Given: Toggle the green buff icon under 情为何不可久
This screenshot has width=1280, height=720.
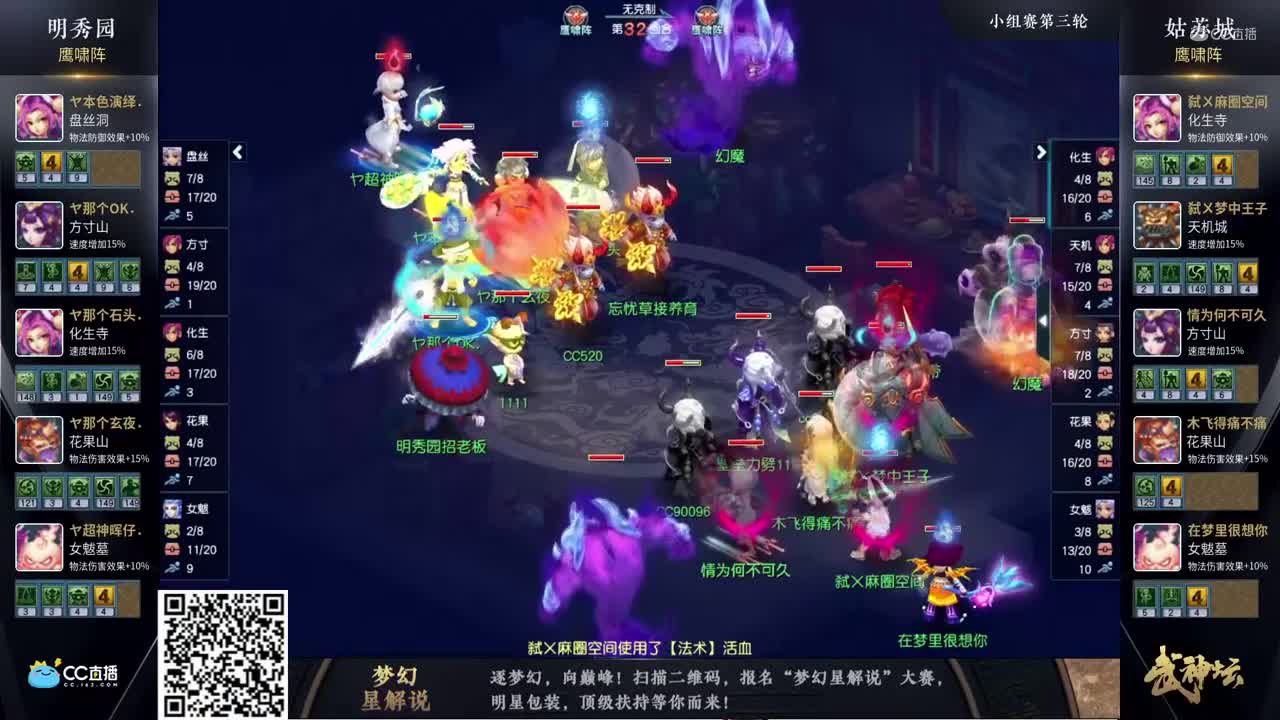Looking at the screenshot, I should pos(1145,380).
